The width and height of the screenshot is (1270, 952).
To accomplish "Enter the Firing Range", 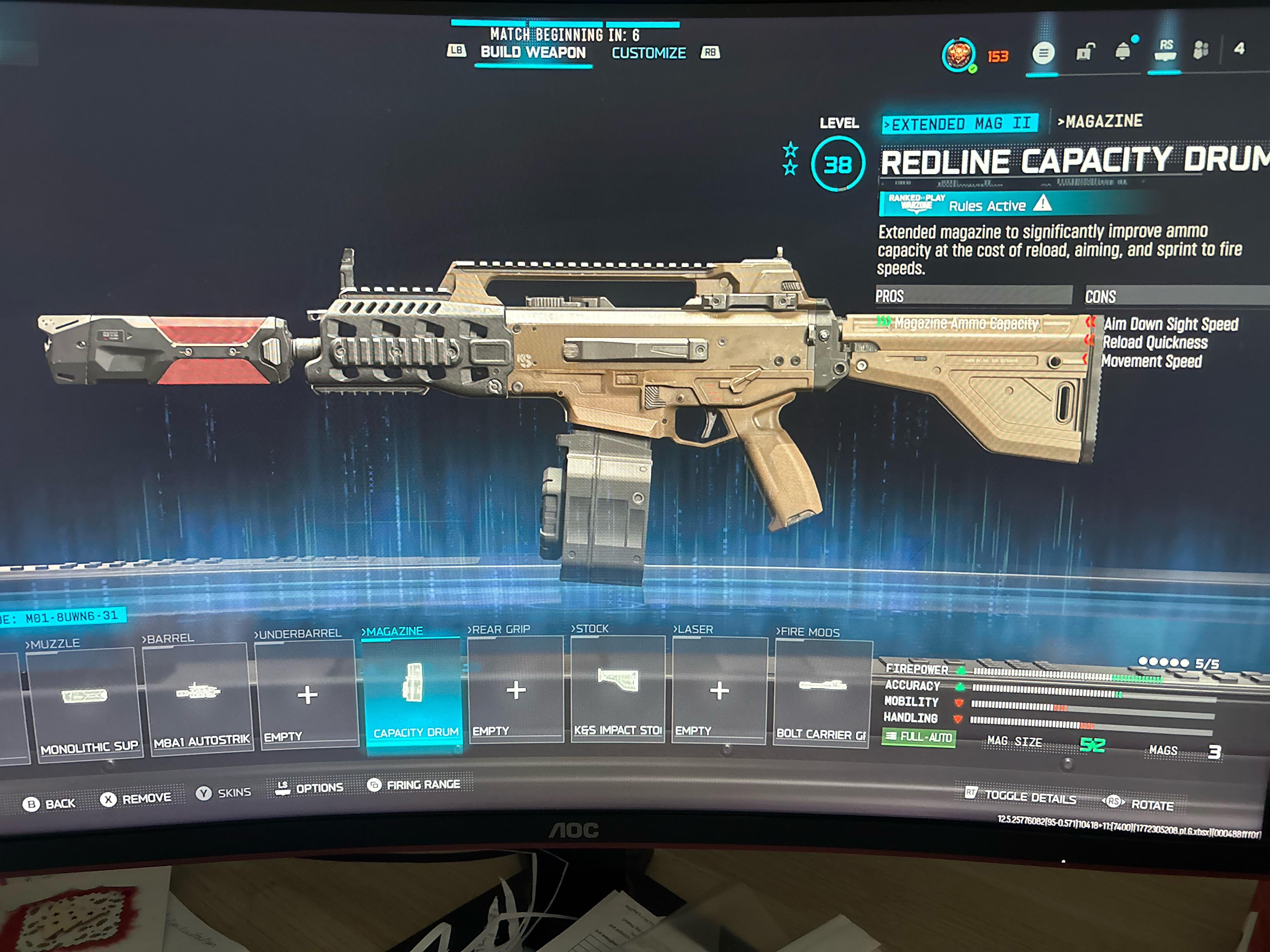I will pyautogui.click(x=414, y=785).
